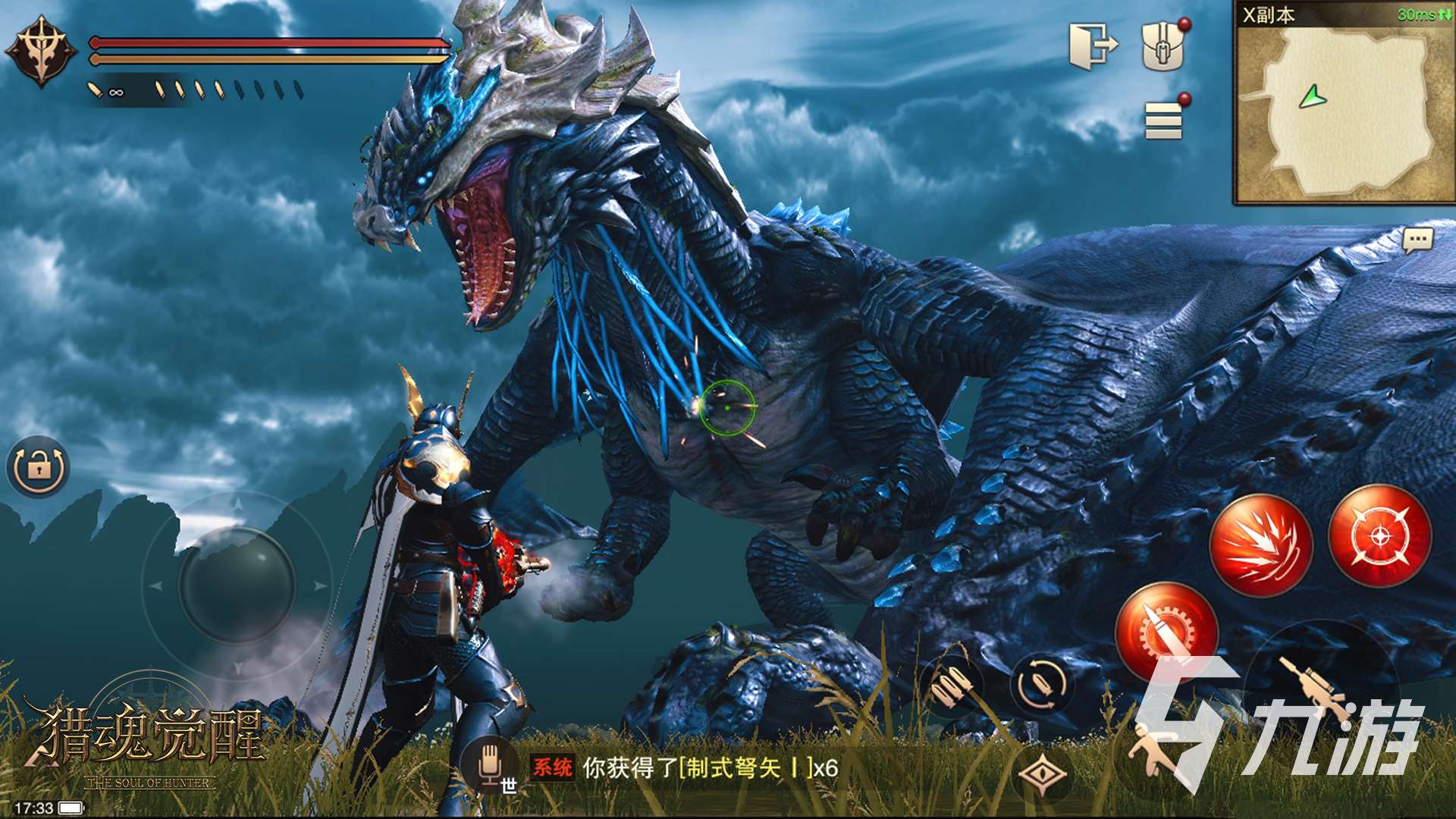This screenshot has height=819, width=1456.
Task: Tap the exit dungeon door icon
Action: [x=1093, y=45]
